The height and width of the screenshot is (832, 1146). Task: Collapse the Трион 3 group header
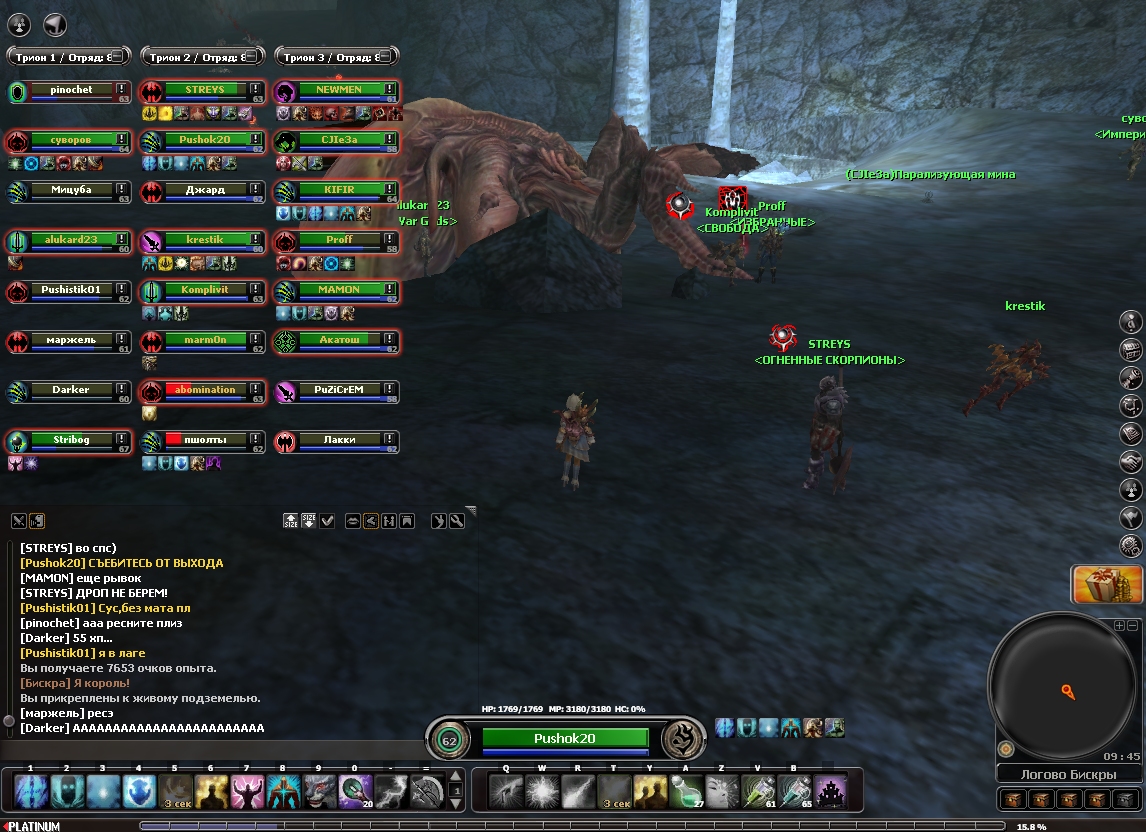tap(385, 57)
